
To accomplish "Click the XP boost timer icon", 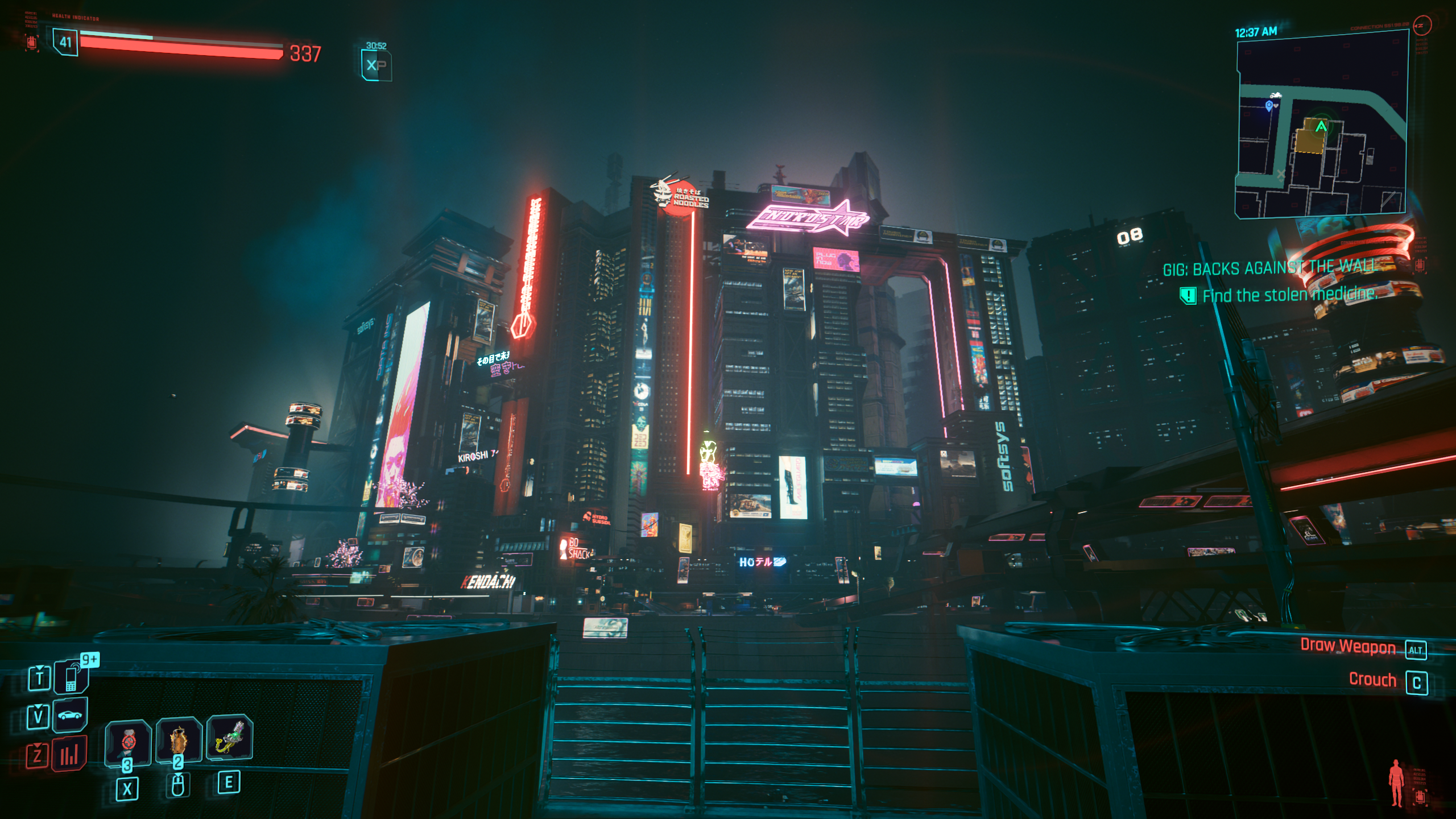I will pos(376,64).
